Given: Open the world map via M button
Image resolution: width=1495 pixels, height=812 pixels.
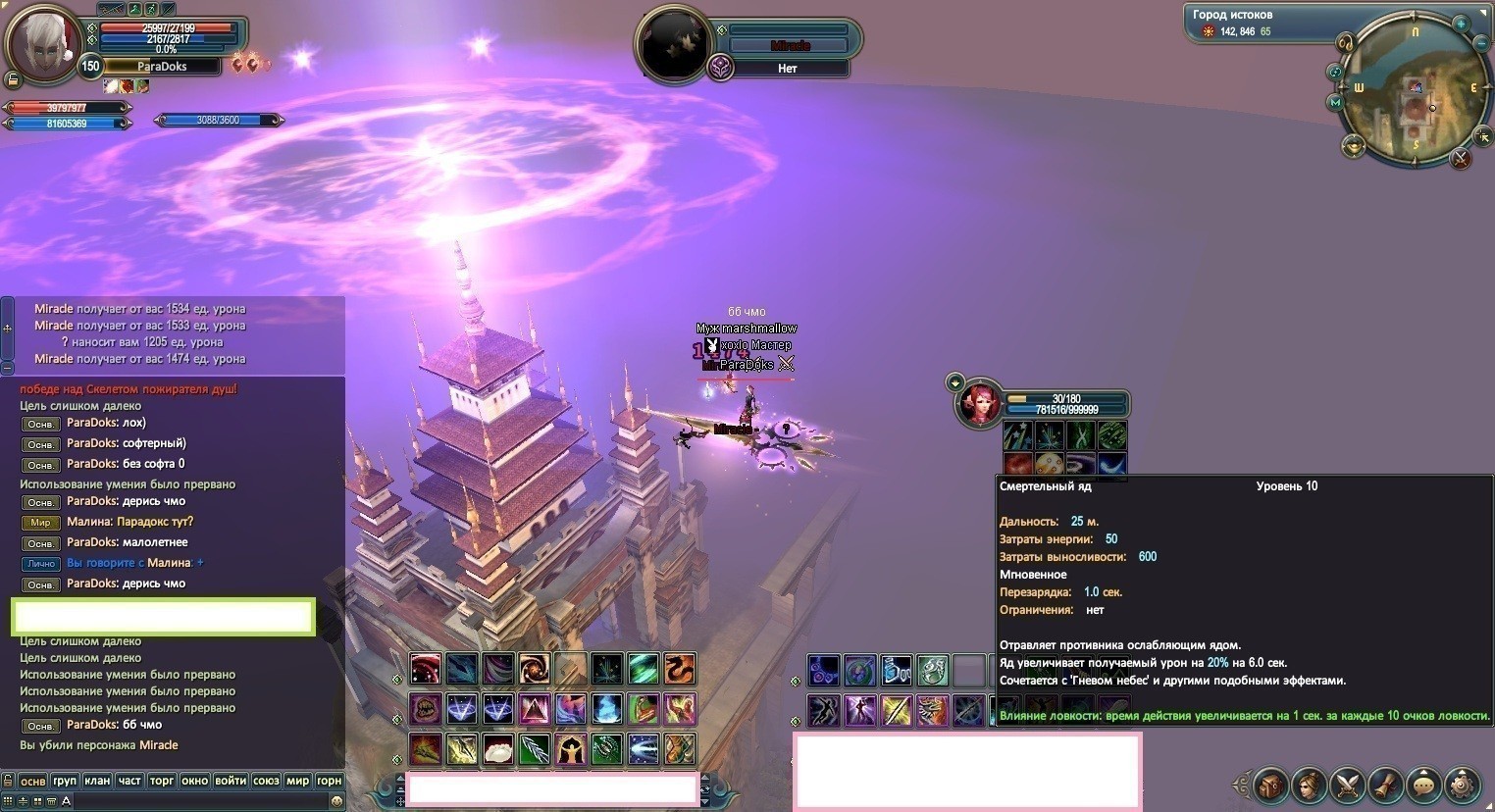Looking at the screenshot, I should (1335, 102).
